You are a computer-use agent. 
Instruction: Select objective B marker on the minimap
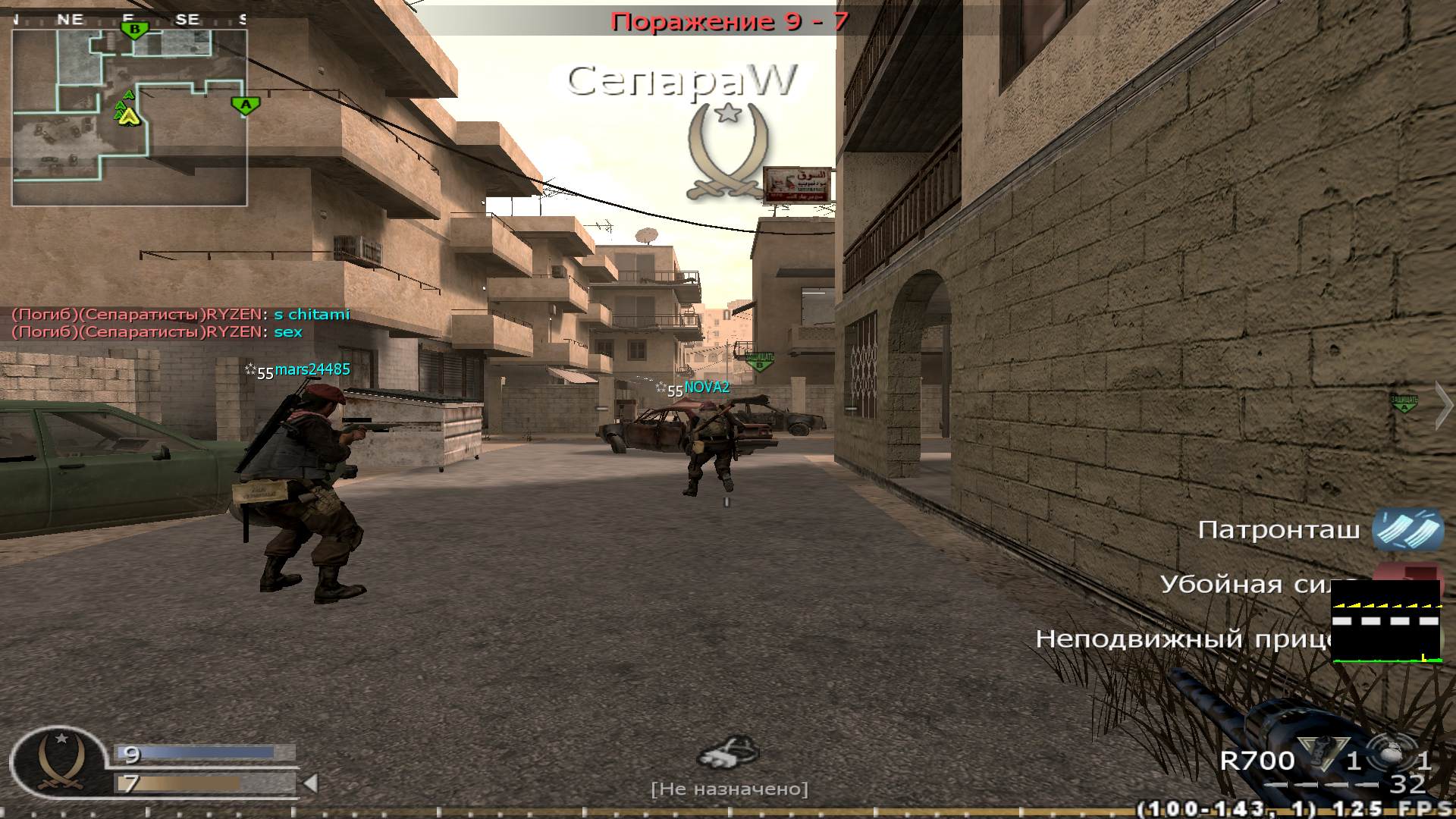[135, 30]
